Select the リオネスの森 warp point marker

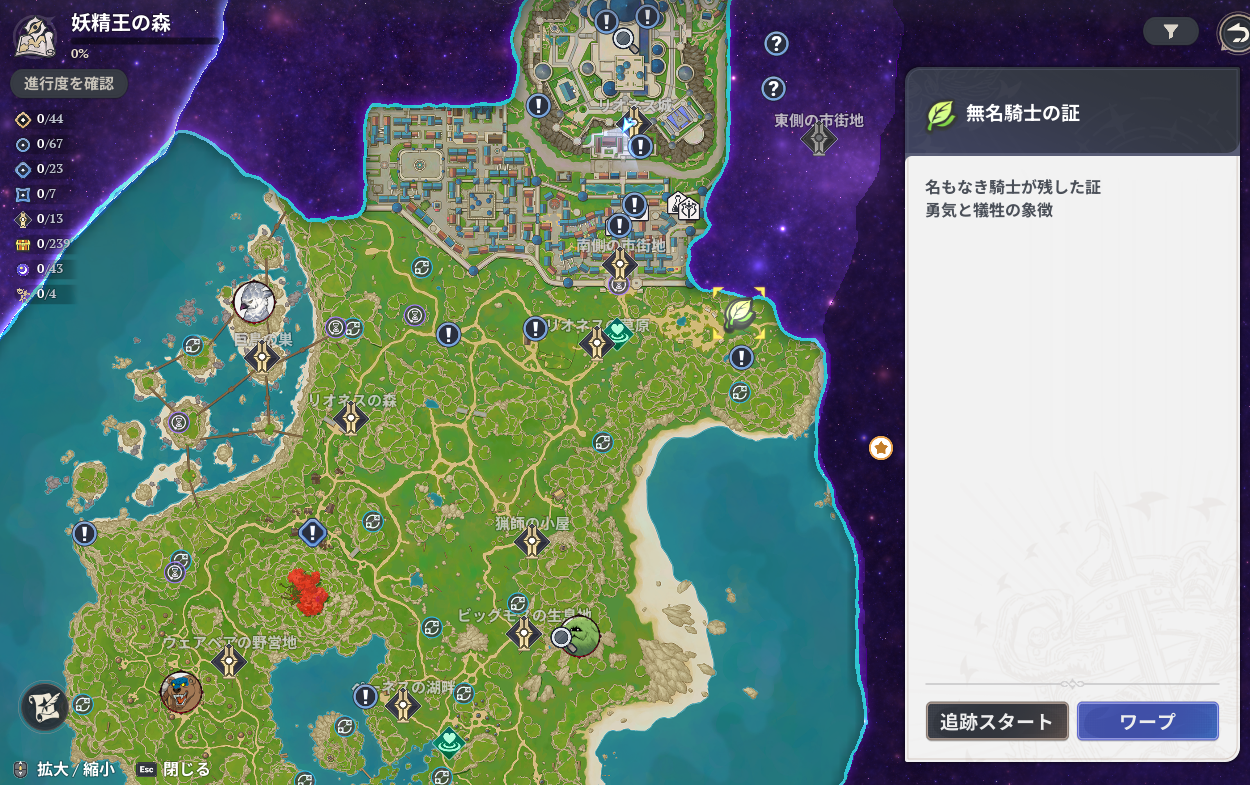click(351, 418)
